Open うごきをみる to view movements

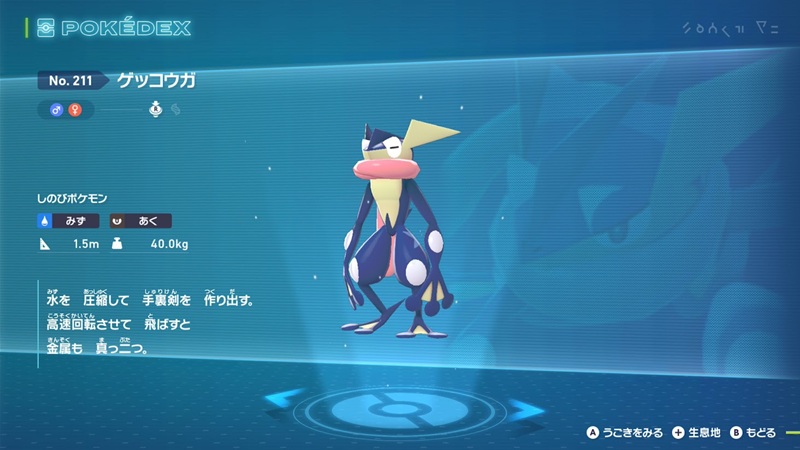pyautogui.click(x=626, y=433)
